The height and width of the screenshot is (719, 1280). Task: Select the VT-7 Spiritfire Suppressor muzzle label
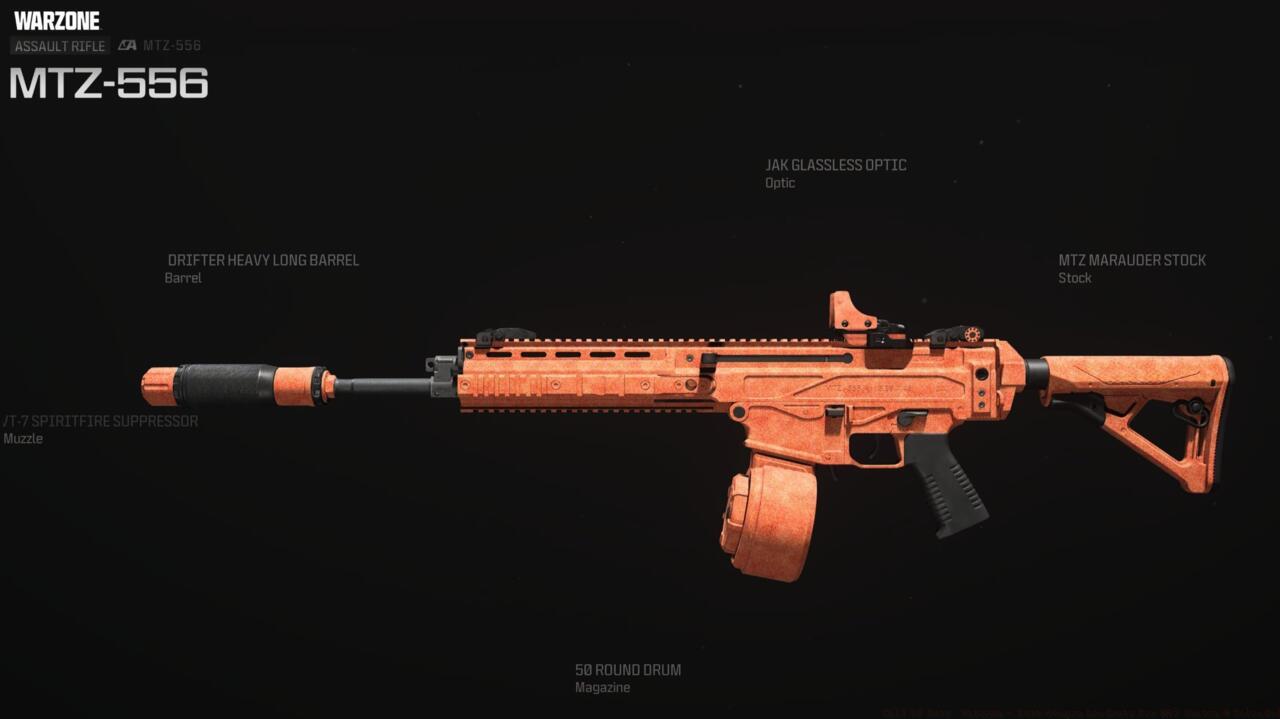tap(100, 422)
